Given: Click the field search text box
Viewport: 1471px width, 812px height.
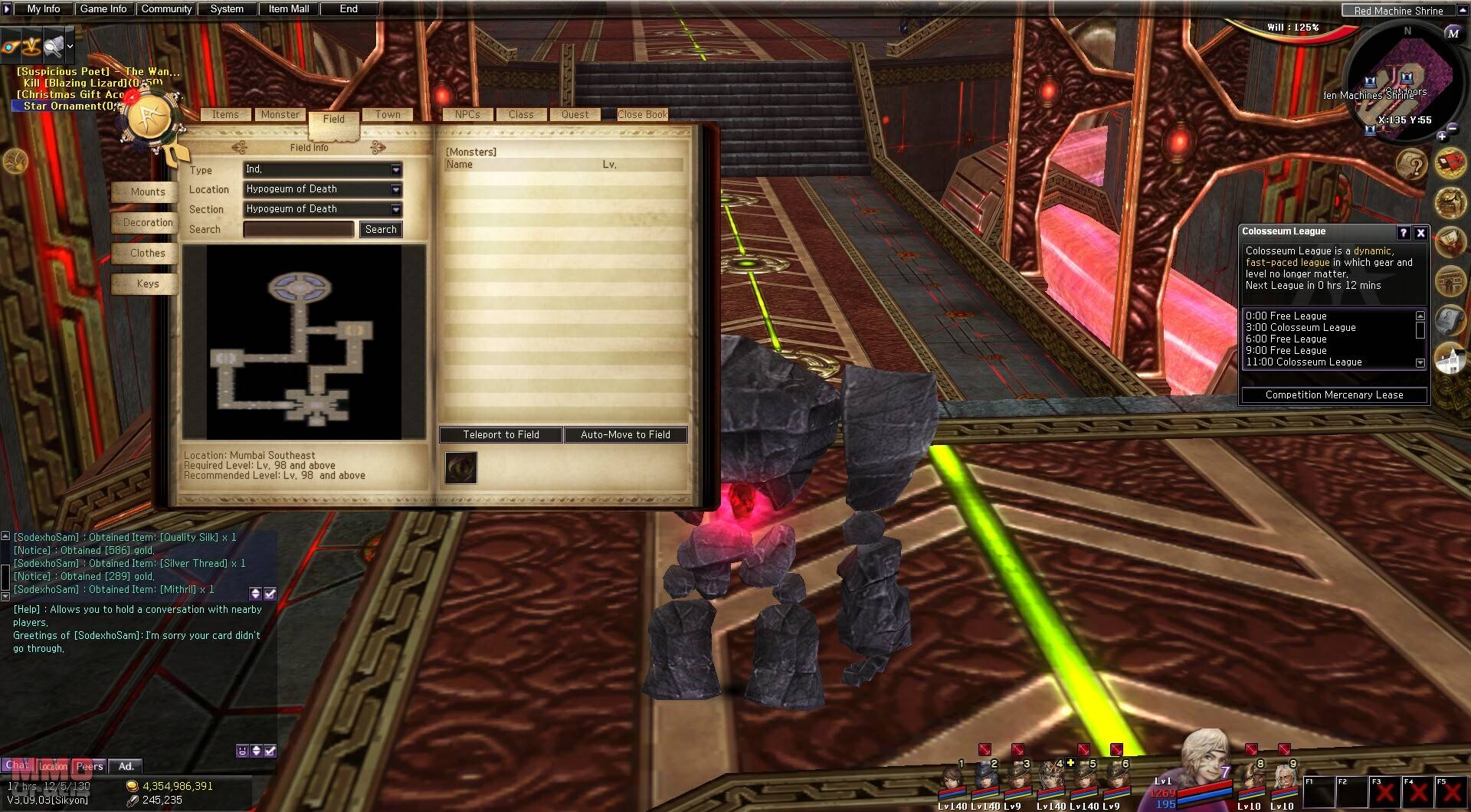Looking at the screenshot, I should pyautogui.click(x=299, y=229).
